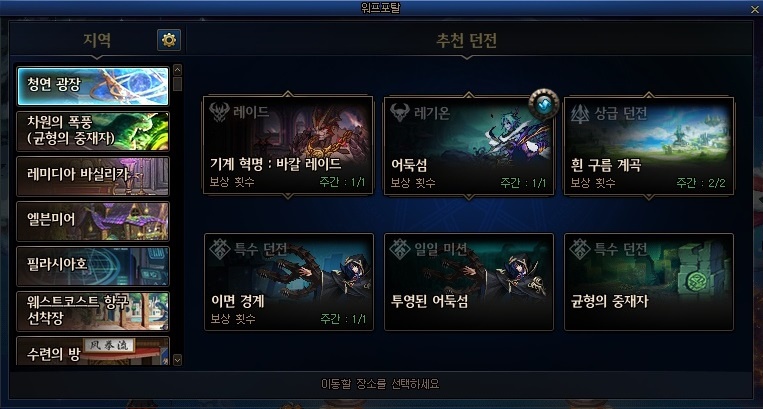Choose the 균형의 중재자 special dungeon card
Viewport: 763px width, 409px height.
[648, 282]
